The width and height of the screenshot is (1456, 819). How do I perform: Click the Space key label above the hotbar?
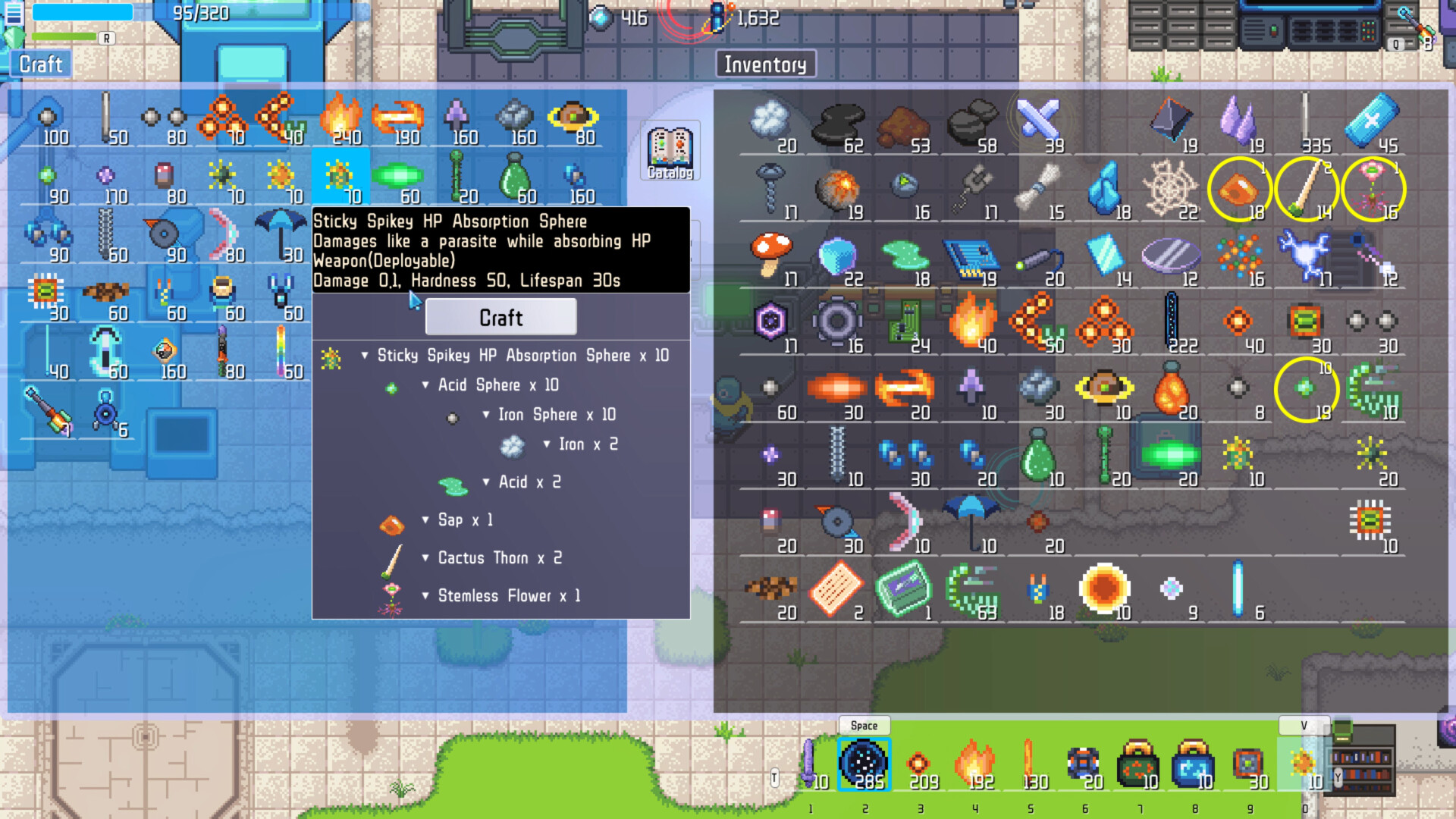click(864, 726)
